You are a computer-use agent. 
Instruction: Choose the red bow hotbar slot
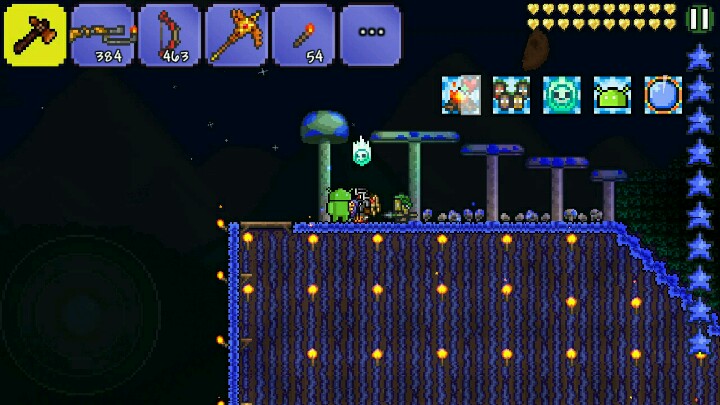[x=169, y=35]
